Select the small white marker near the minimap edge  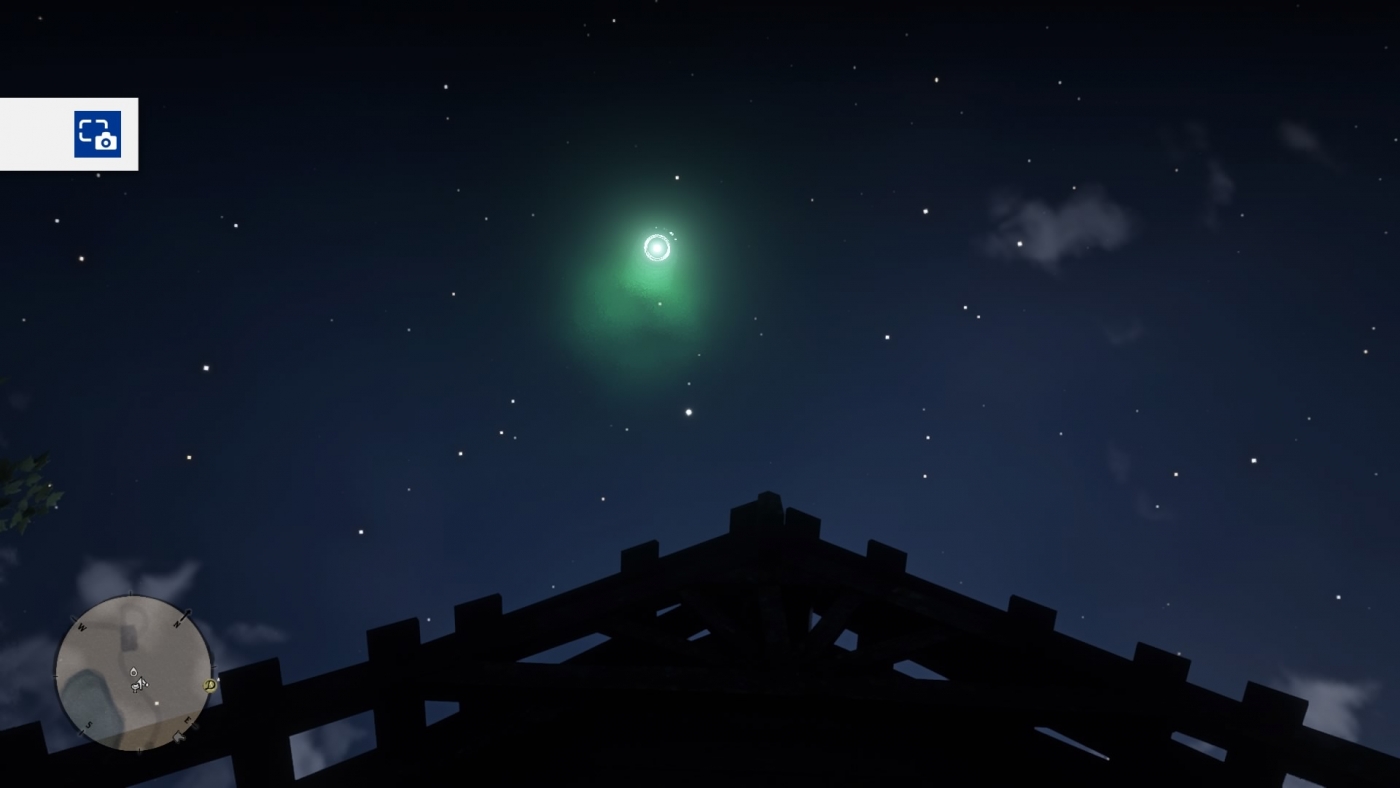pos(179,736)
